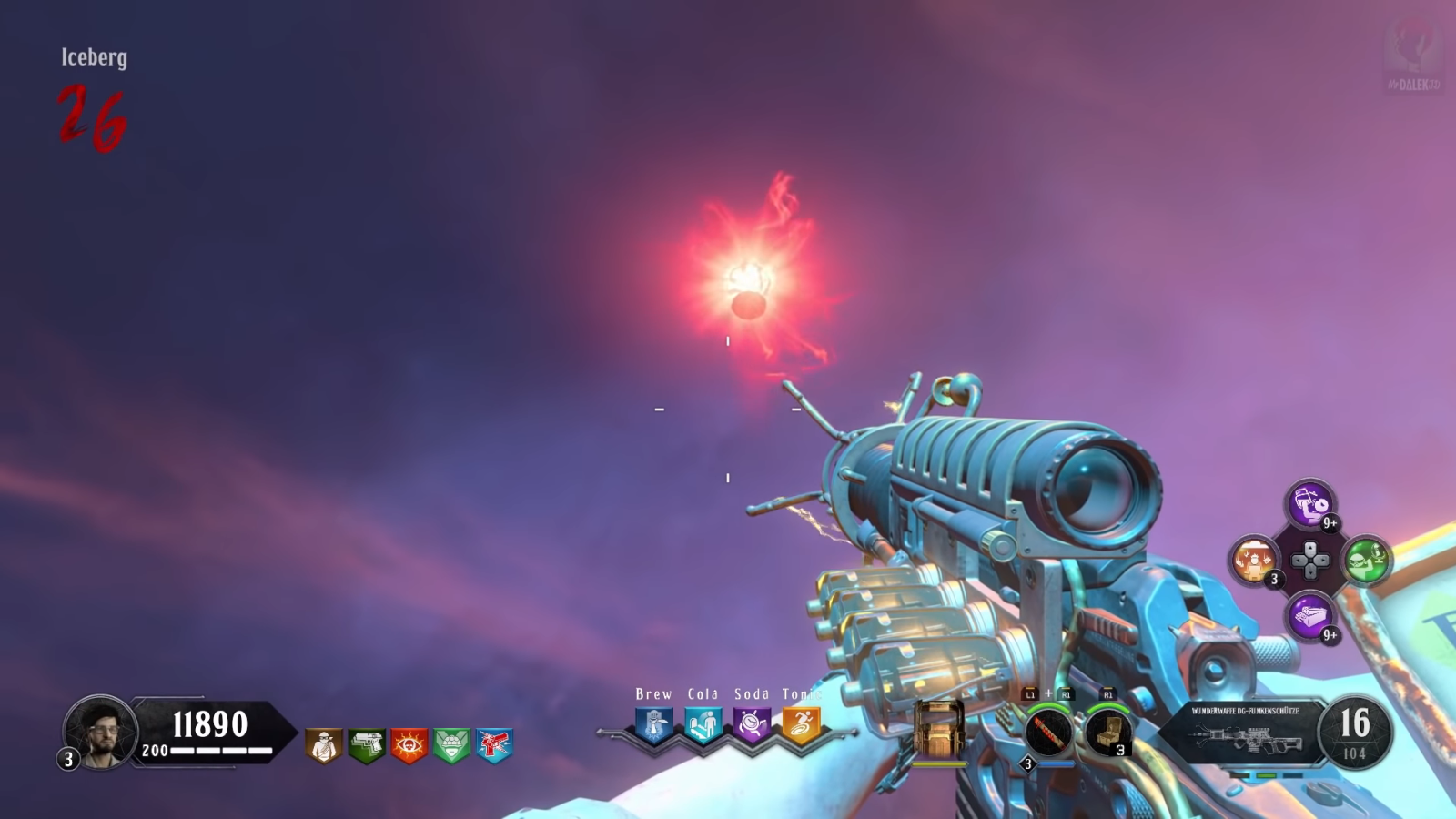Click the player character portrait
The image size is (1456, 819).
(100, 732)
